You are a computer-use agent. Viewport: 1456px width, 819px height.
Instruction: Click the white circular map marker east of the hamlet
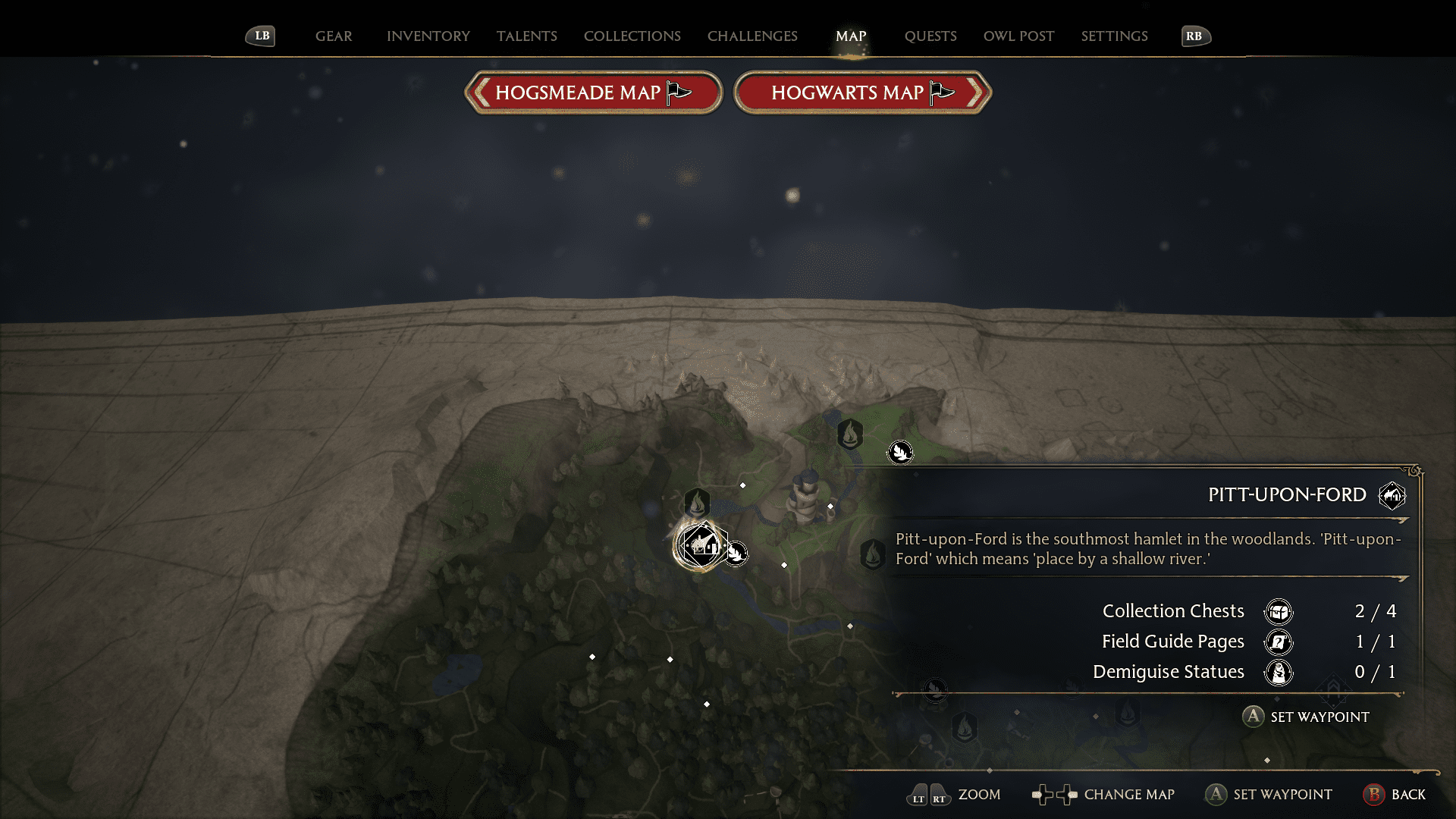737,553
